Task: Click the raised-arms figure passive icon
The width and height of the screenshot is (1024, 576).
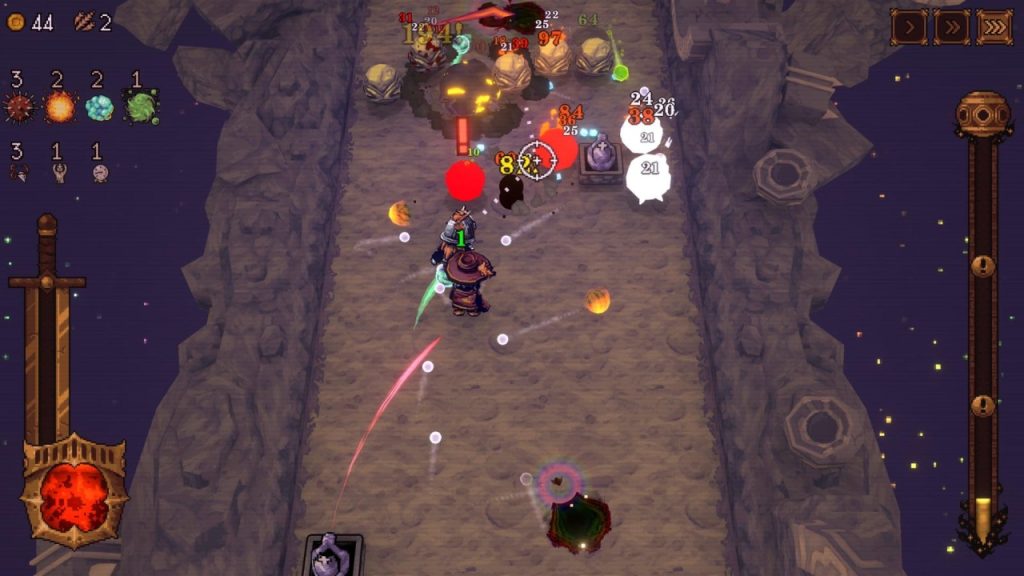Action: [59, 173]
